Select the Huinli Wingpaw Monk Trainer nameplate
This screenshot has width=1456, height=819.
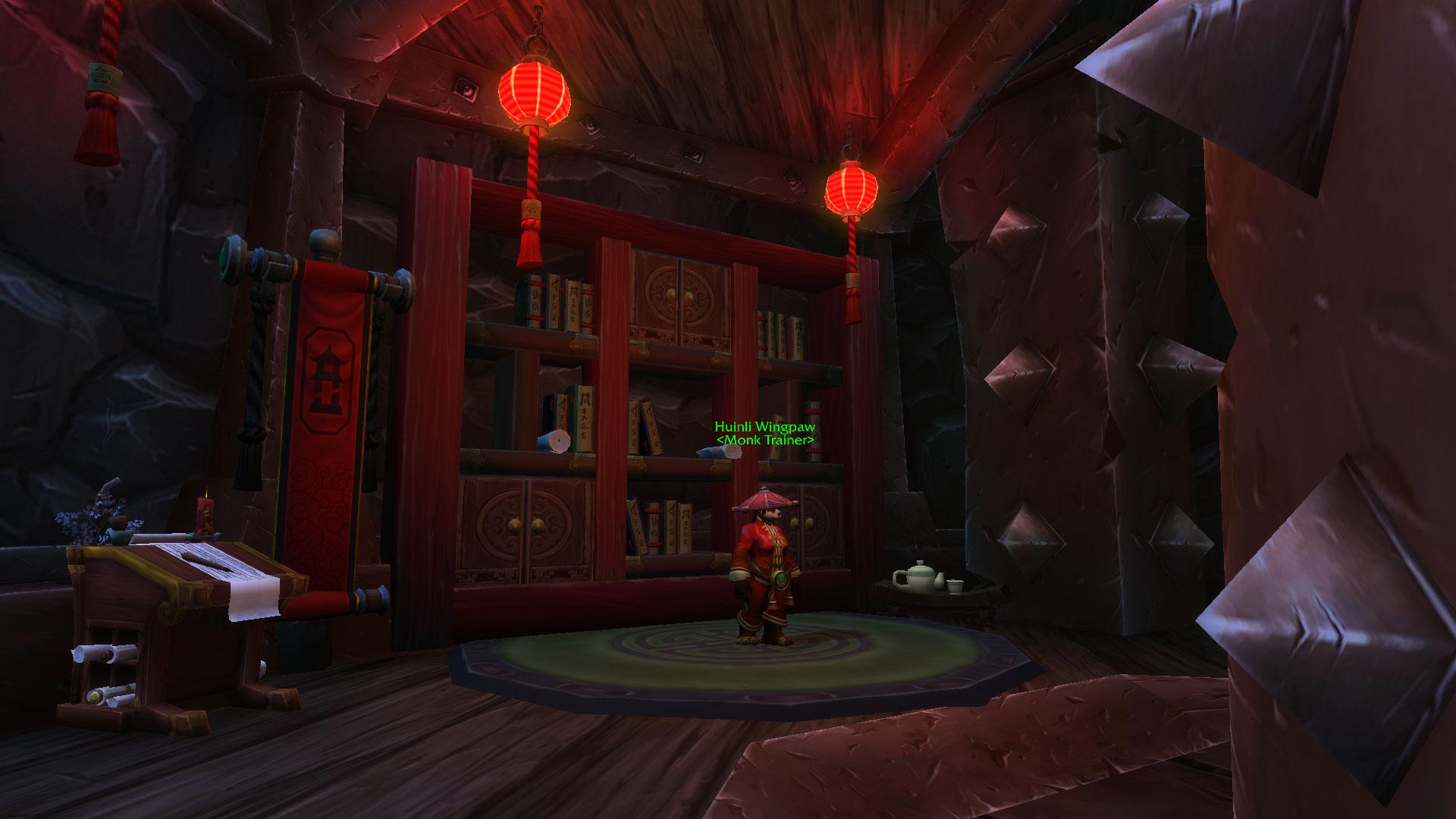coord(764,434)
